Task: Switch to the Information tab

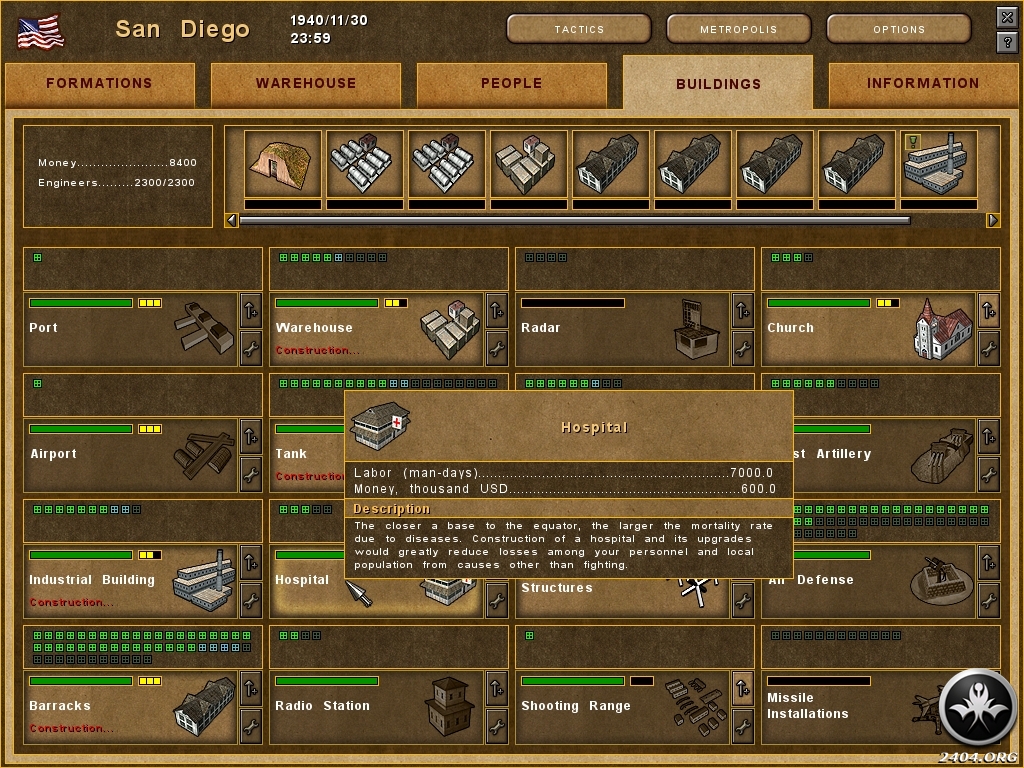Action: click(x=922, y=84)
